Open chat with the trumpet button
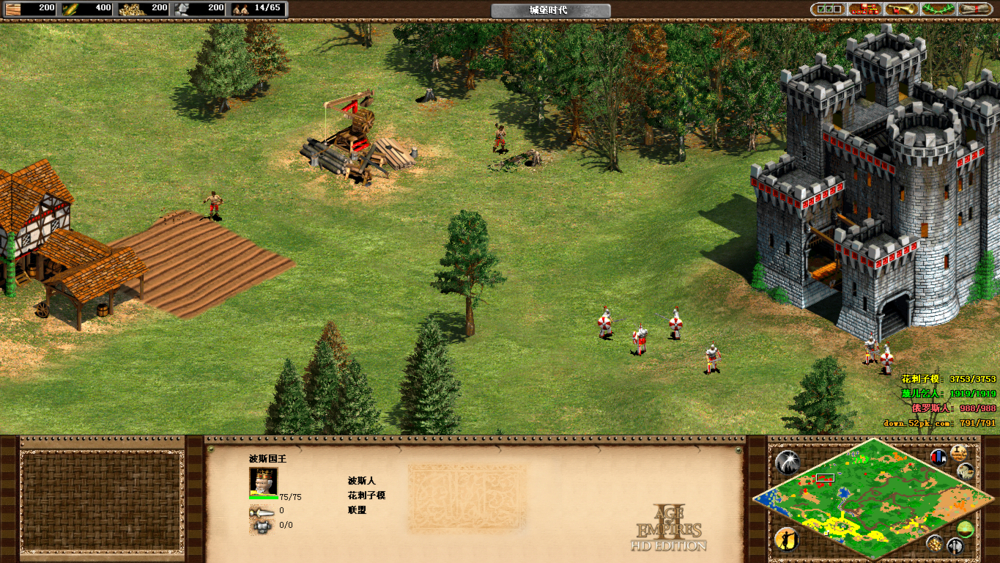The image size is (1000, 563). tap(901, 9)
